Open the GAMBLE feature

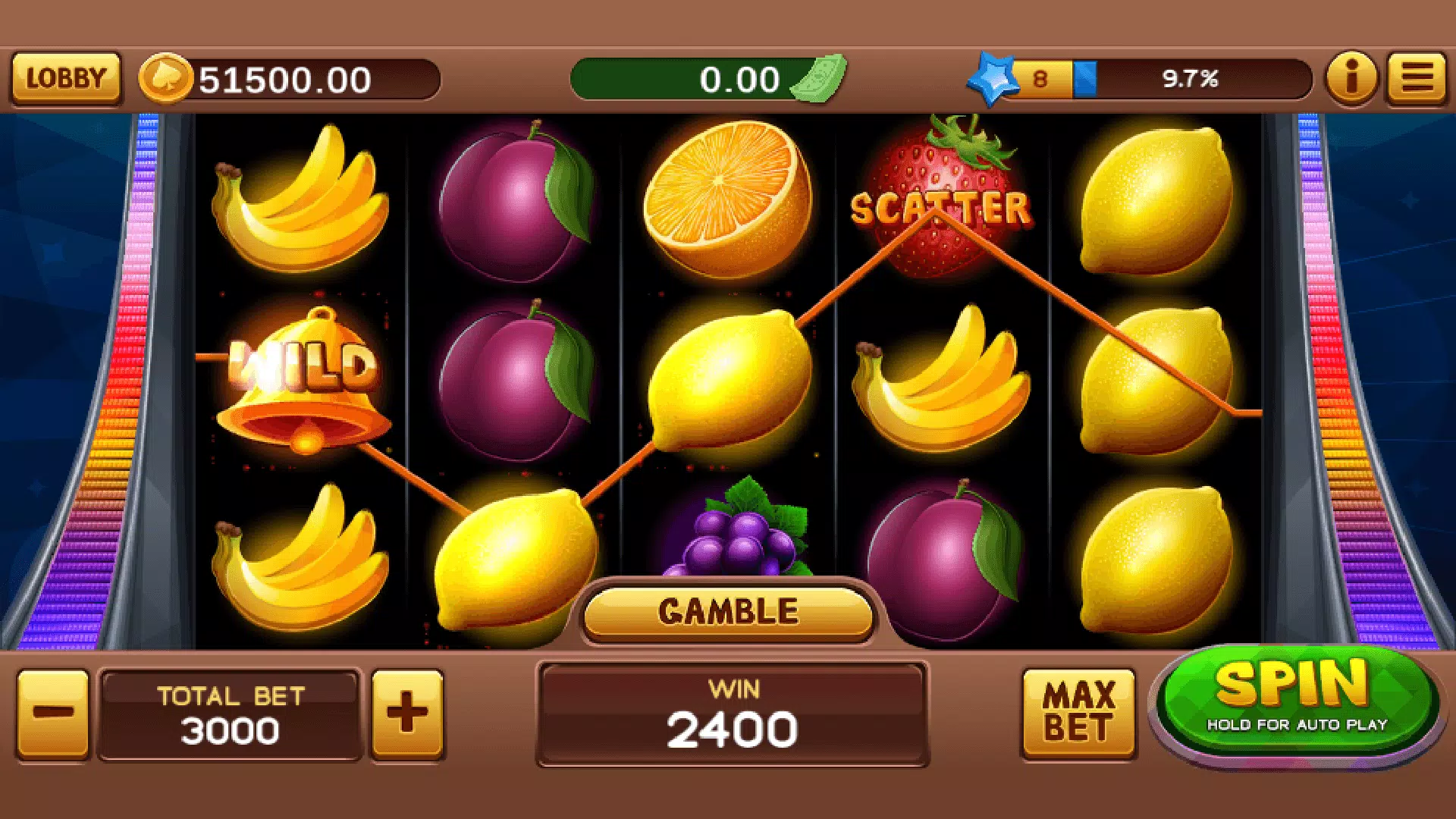click(x=726, y=610)
